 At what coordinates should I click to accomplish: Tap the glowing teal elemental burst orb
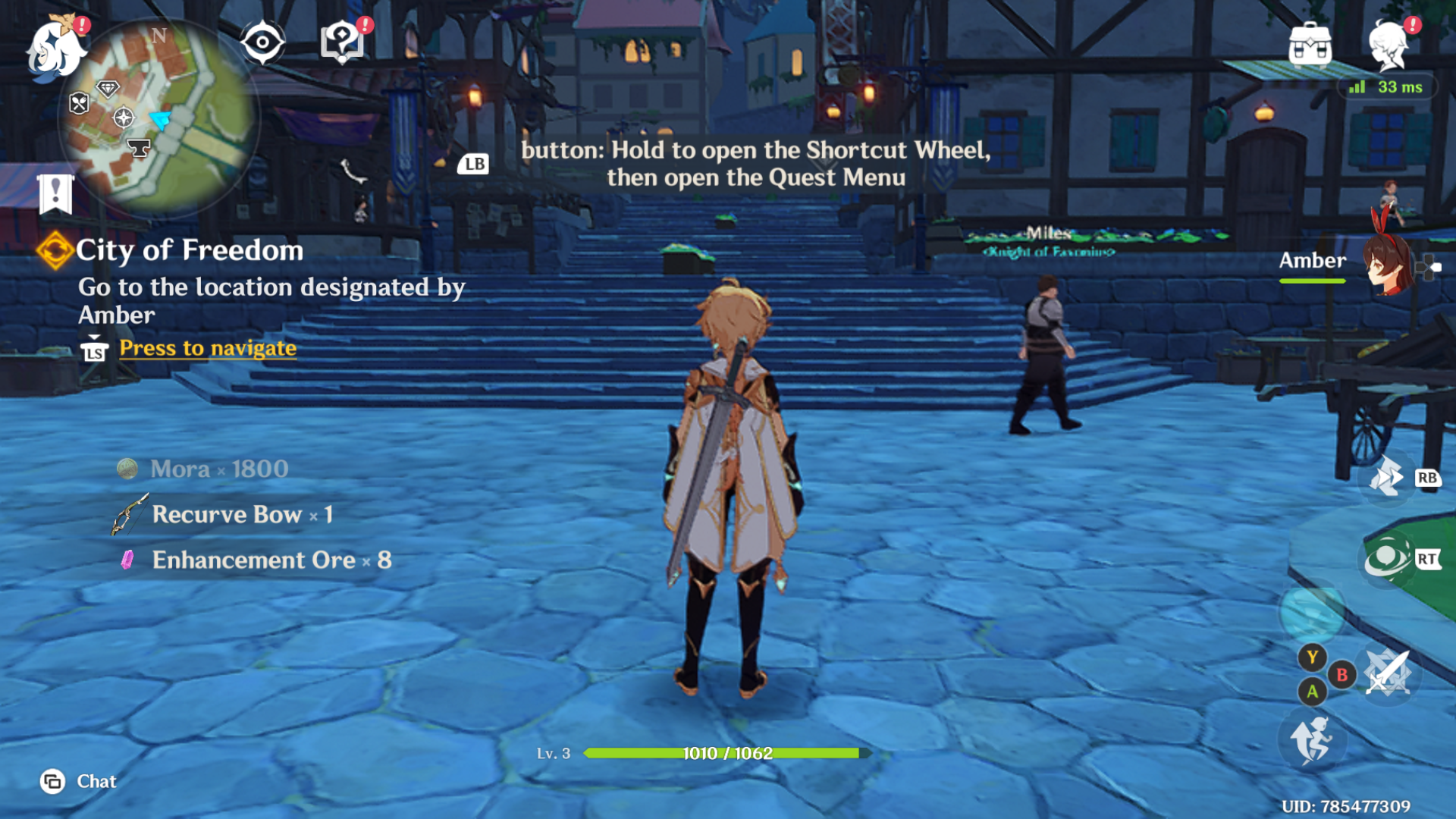click(1312, 610)
